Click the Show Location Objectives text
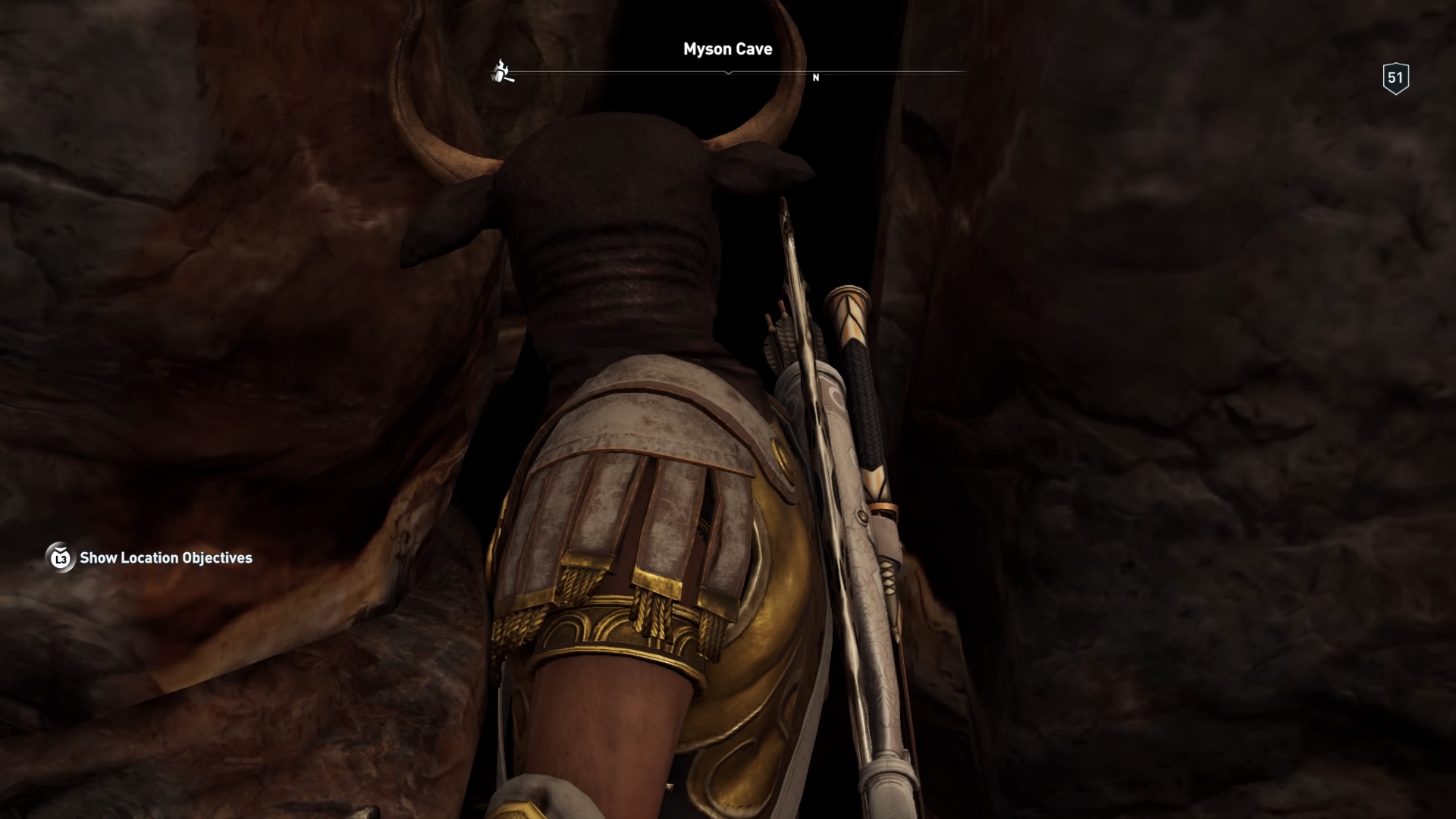 click(x=166, y=558)
